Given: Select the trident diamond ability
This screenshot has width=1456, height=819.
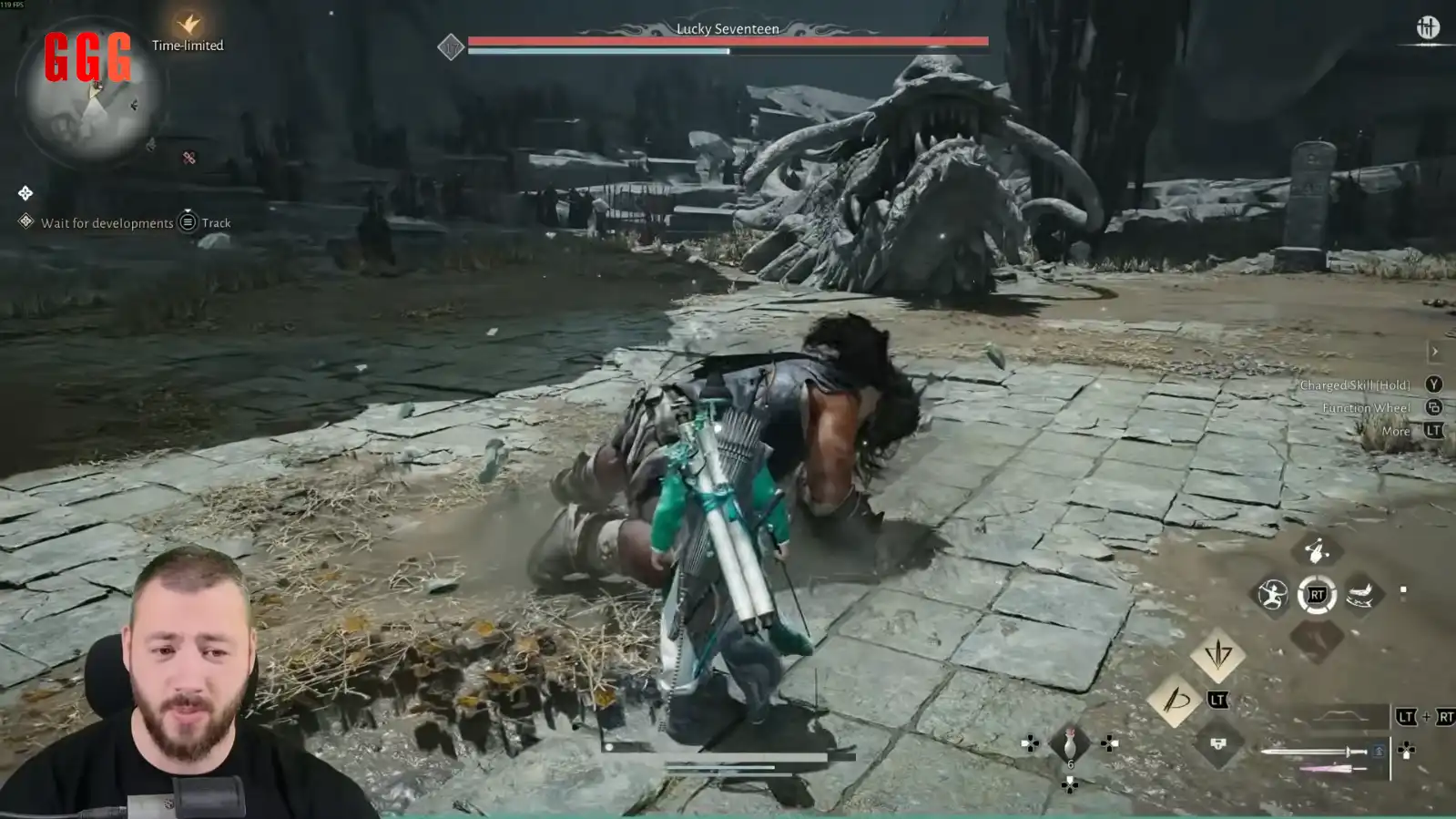Looking at the screenshot, I should click(x=1217, y=654).
